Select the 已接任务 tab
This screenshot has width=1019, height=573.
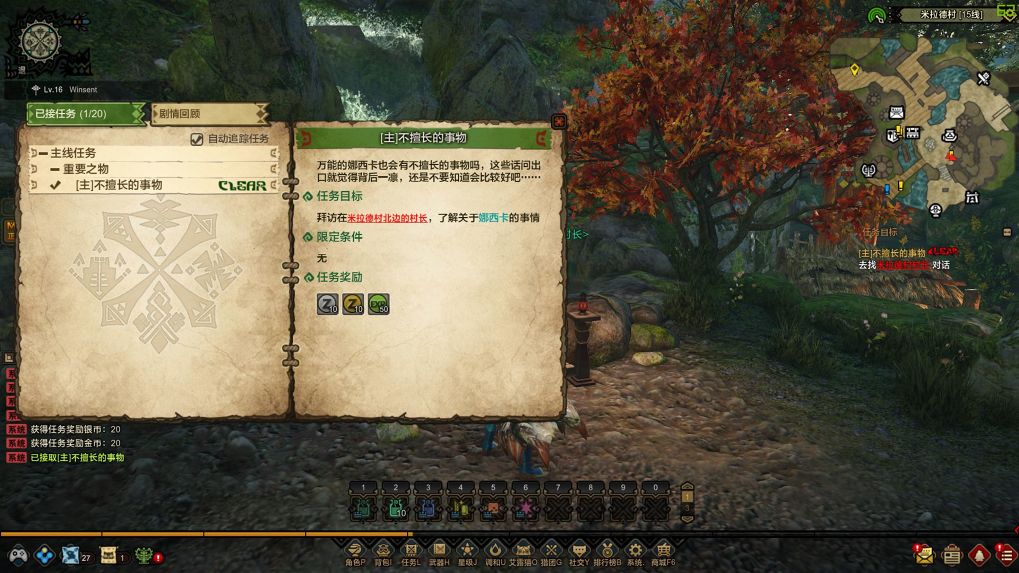tap(85, 114)
